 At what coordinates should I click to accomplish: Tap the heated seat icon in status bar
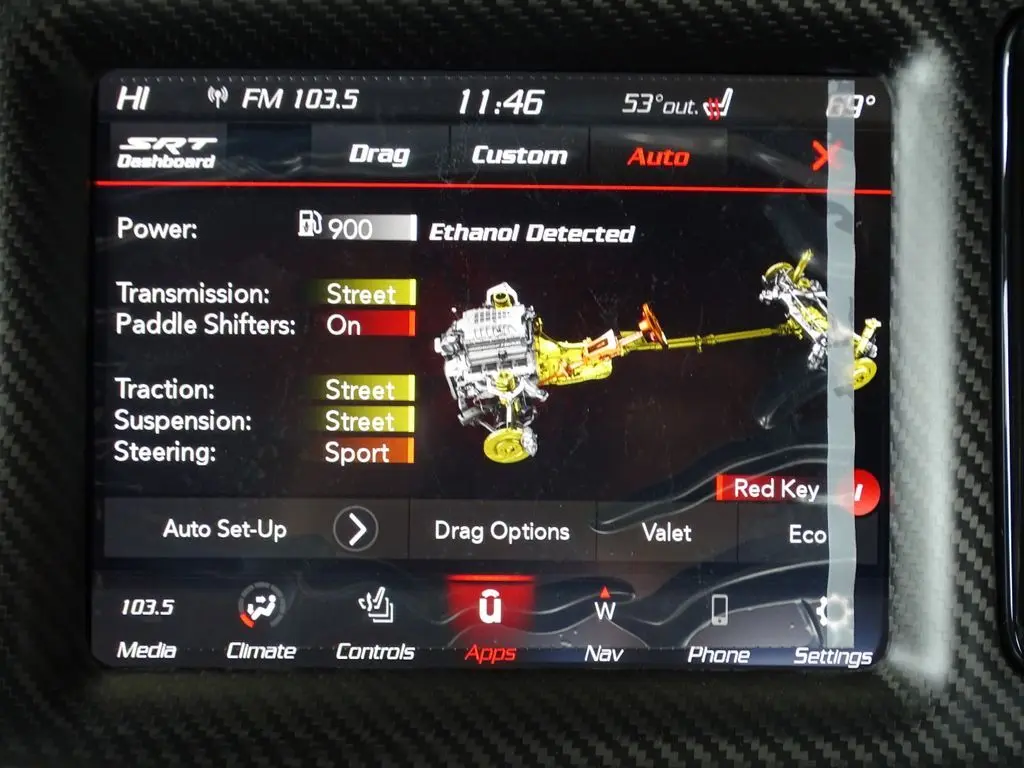pos(718,103)
